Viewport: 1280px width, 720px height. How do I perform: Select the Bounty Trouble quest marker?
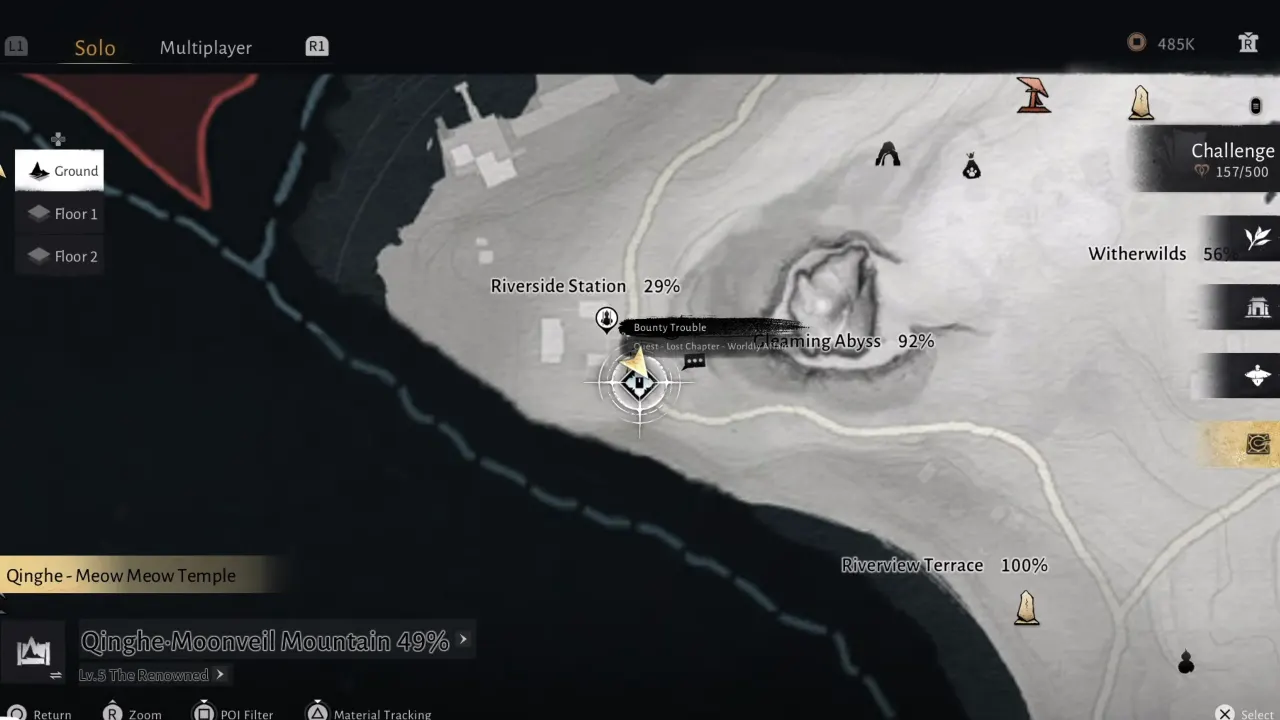point(607,320)
